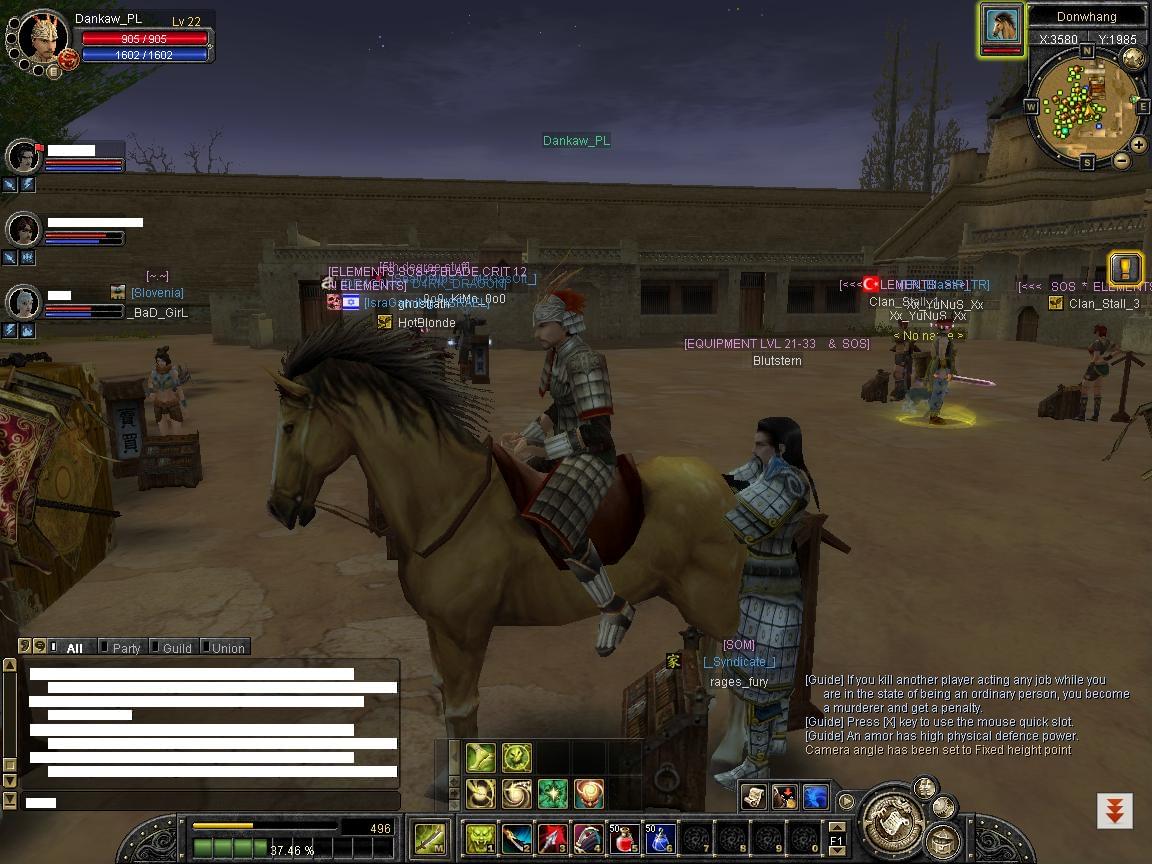Switch to the Guild chat tab

176,648
